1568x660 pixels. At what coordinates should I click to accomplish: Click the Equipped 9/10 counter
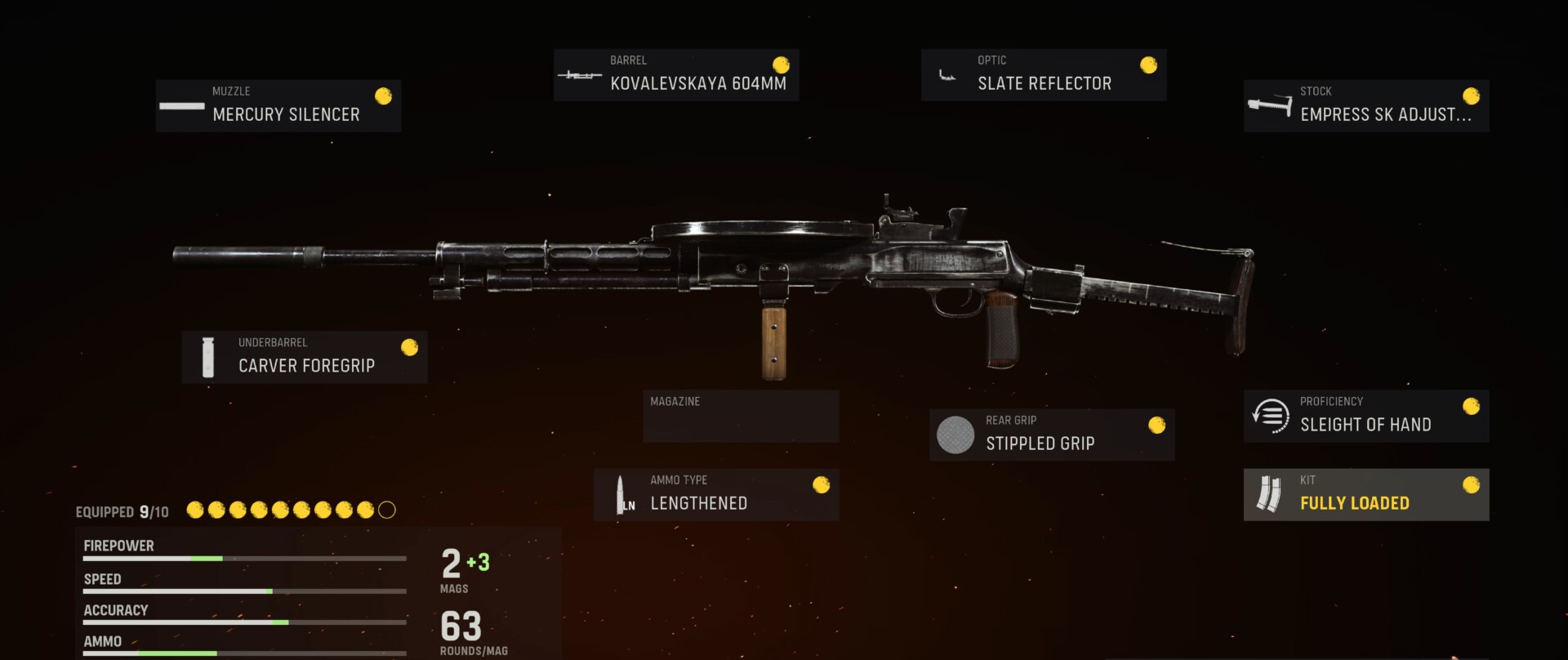tap(122, 511)
